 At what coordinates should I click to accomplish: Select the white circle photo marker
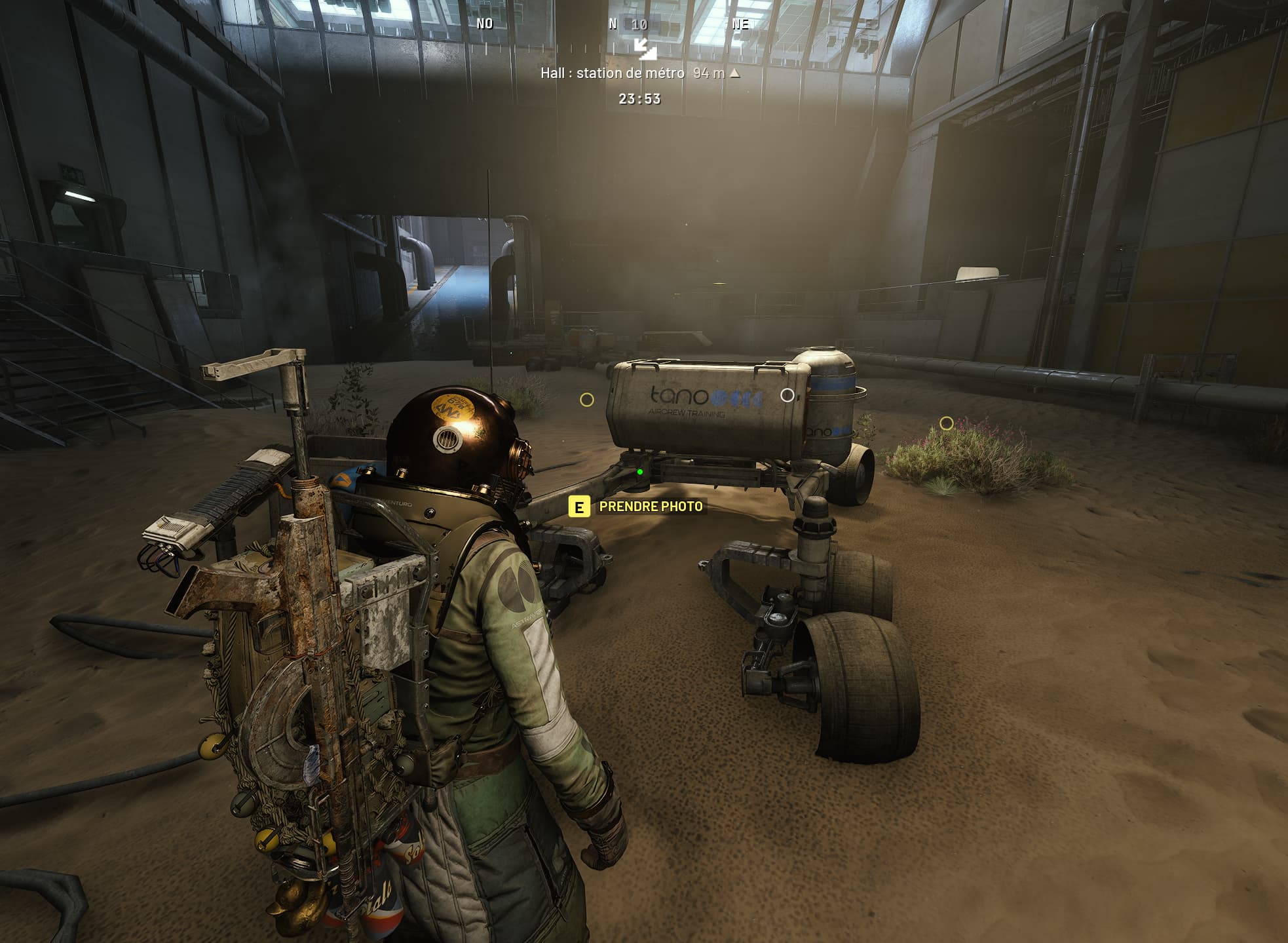click(787, 395)
